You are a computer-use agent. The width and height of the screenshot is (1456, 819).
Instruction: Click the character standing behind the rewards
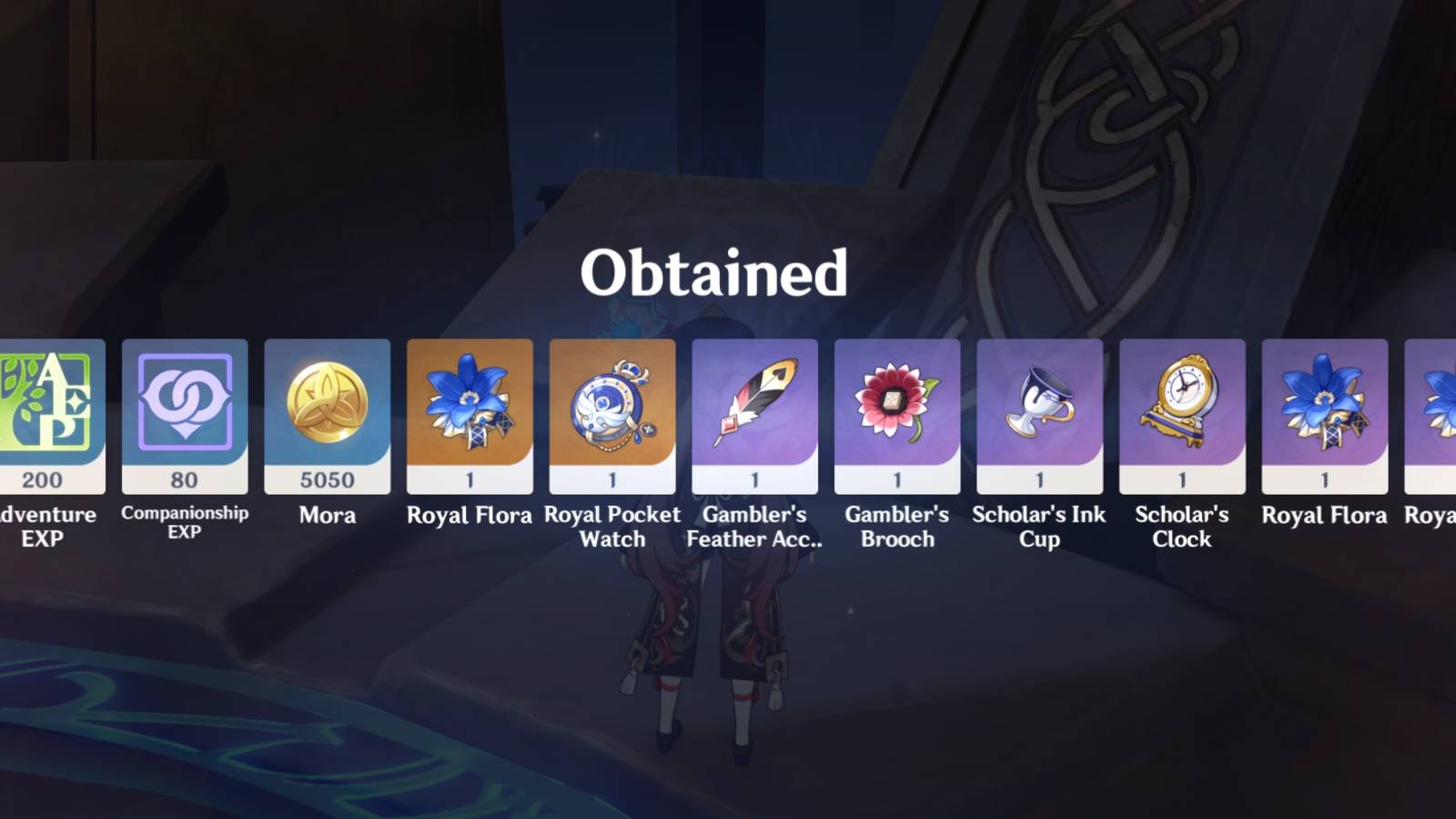pyautogui.click(x=714, y=637)
